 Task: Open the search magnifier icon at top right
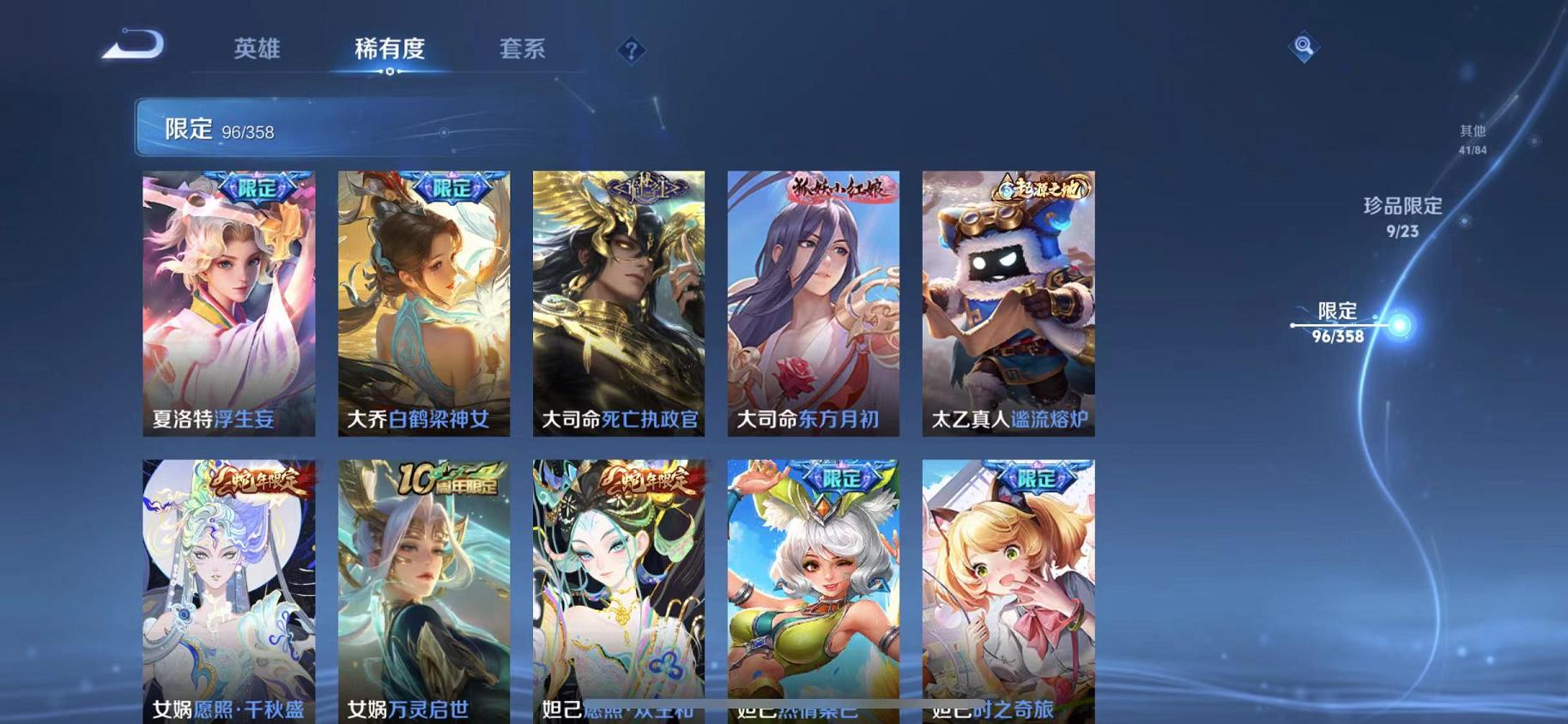(1303, 47)
